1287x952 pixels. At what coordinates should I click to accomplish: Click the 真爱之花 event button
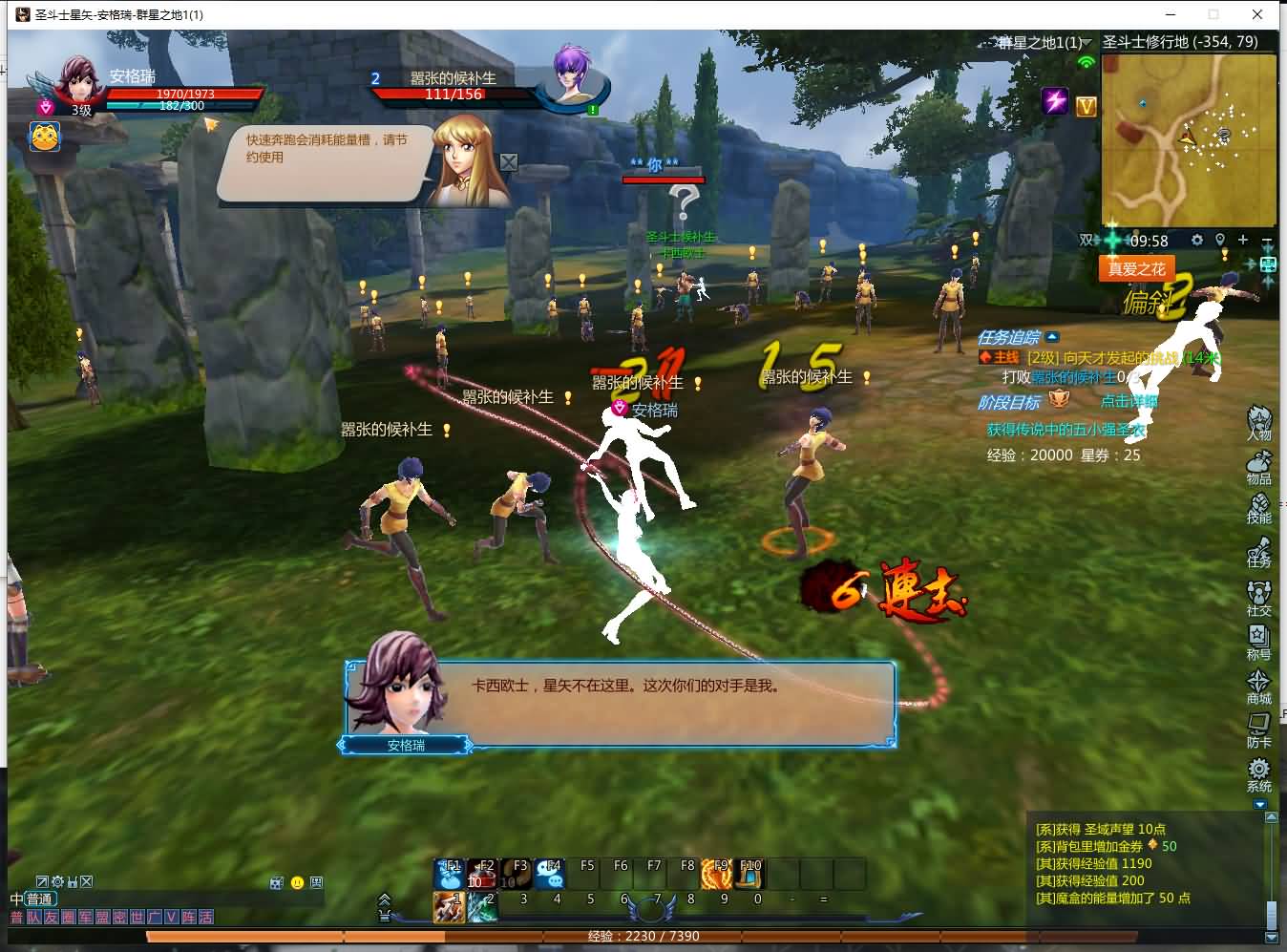[x=1136, y=269]
